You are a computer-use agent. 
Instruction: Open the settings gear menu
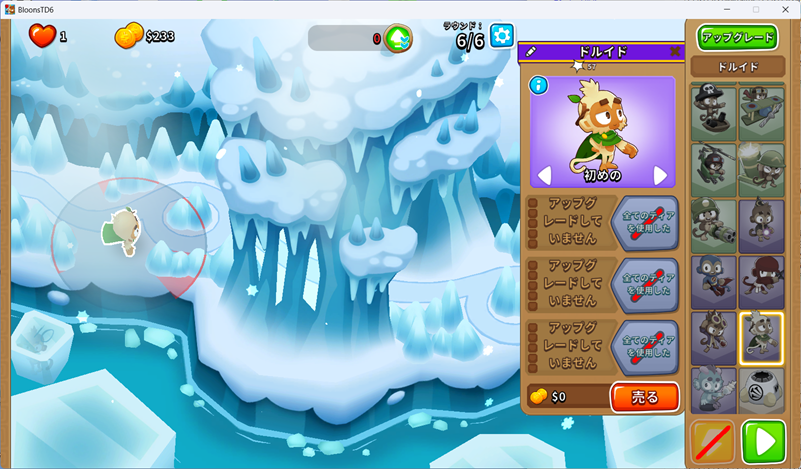click(x=502, y=37)
